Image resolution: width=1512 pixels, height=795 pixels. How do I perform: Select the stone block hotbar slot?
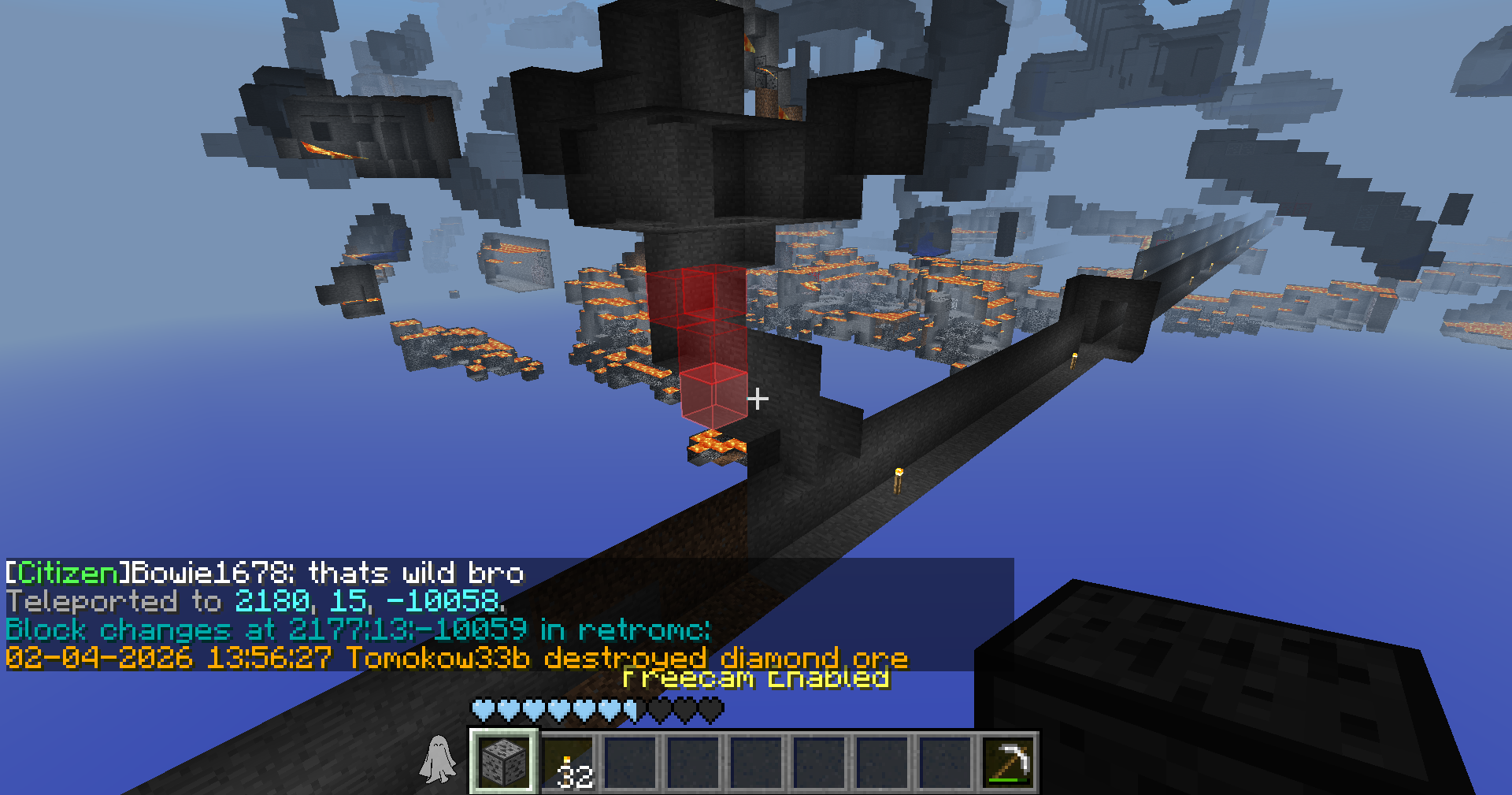coord(503,761)
